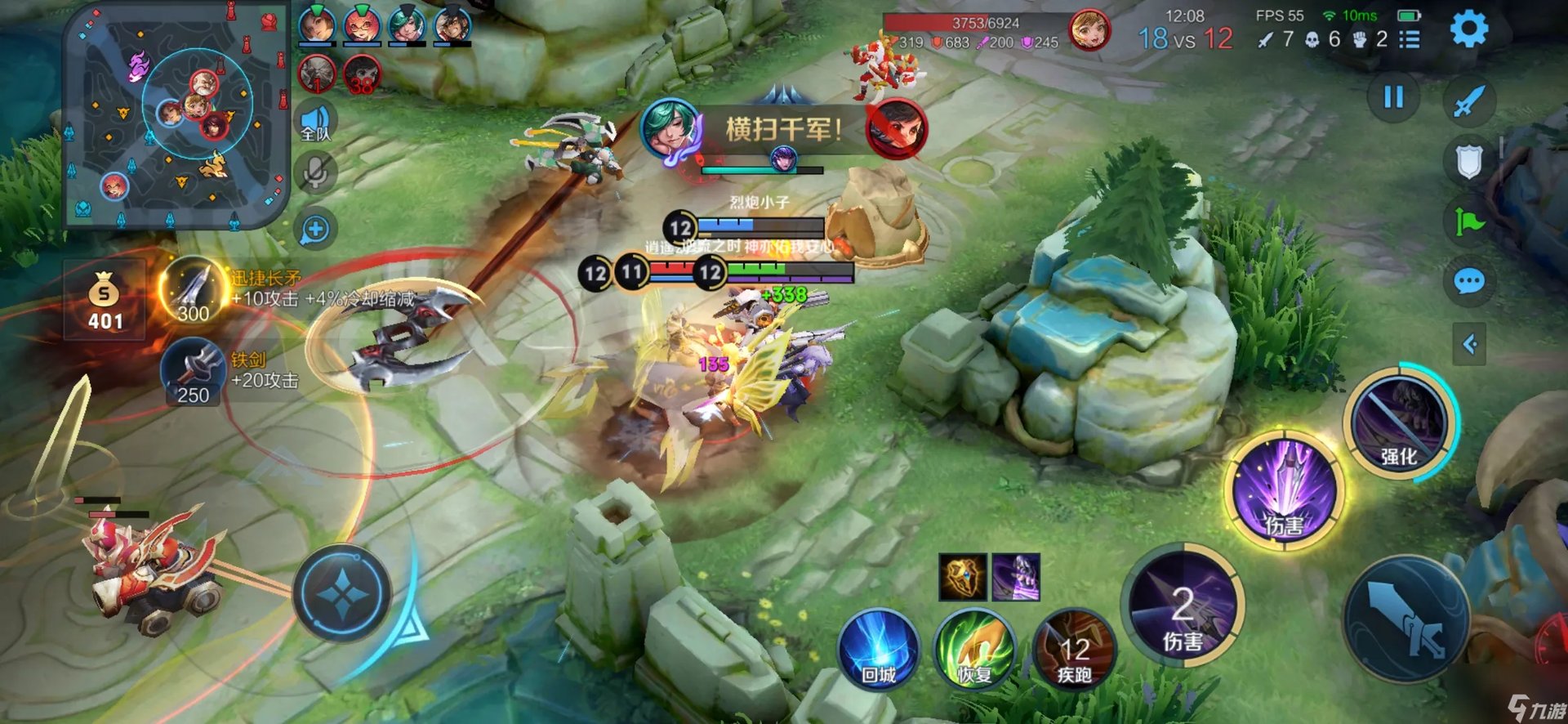
Task: Send the defend shield signal
Action: tap(1468, 161)
